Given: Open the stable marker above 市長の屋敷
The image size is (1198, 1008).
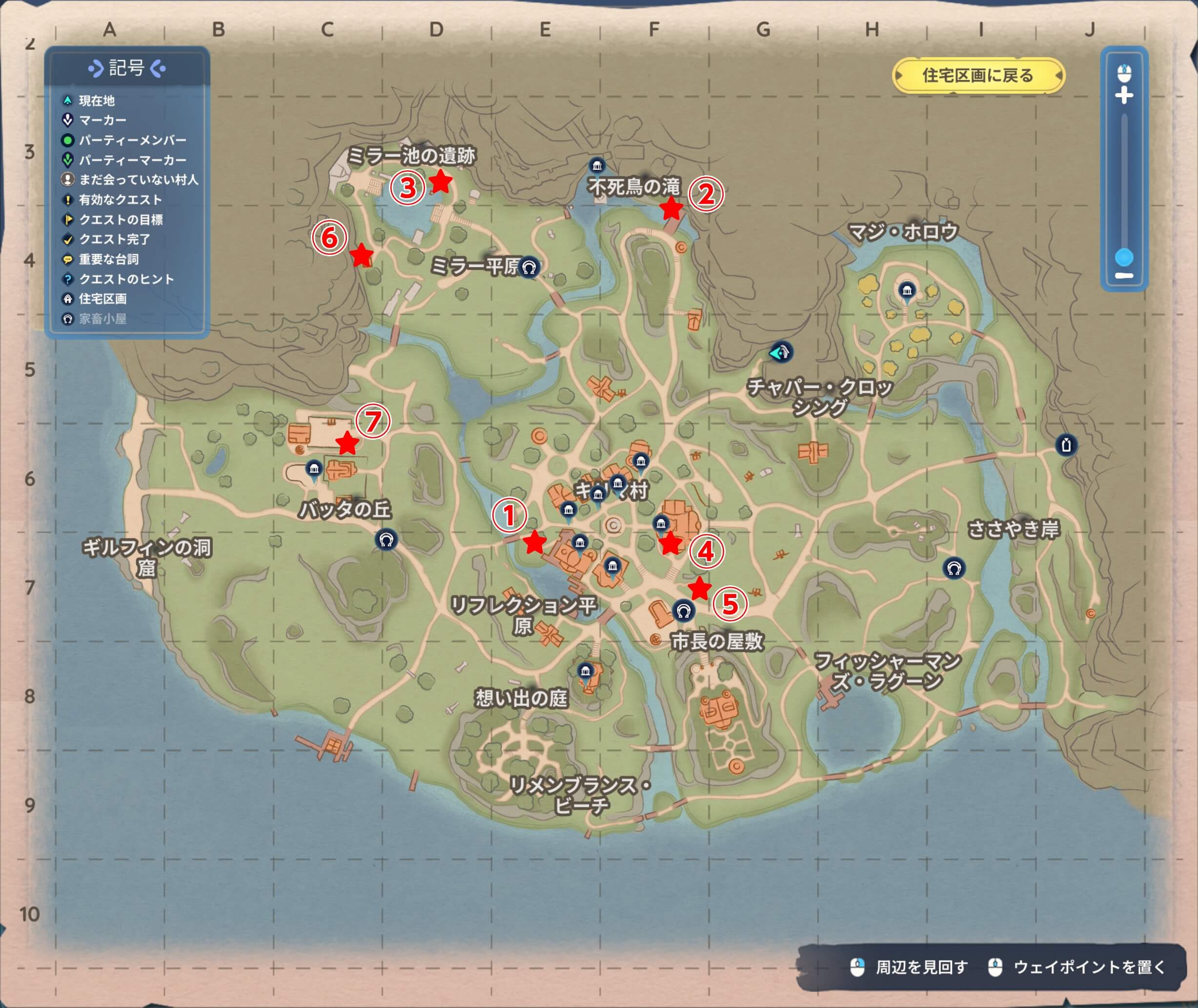Looking at the screenshot, I should (x=683, y=611).
